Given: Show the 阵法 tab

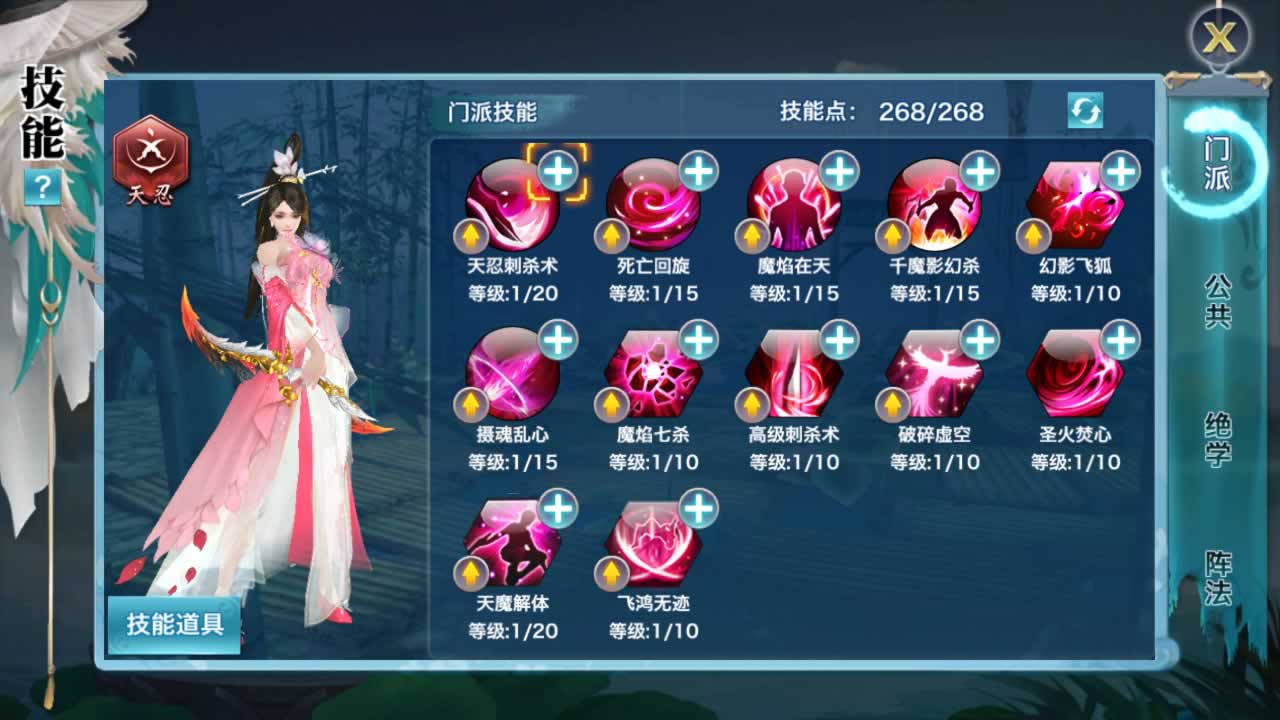Looking at the screenshot, I should tap(1217, 579).
